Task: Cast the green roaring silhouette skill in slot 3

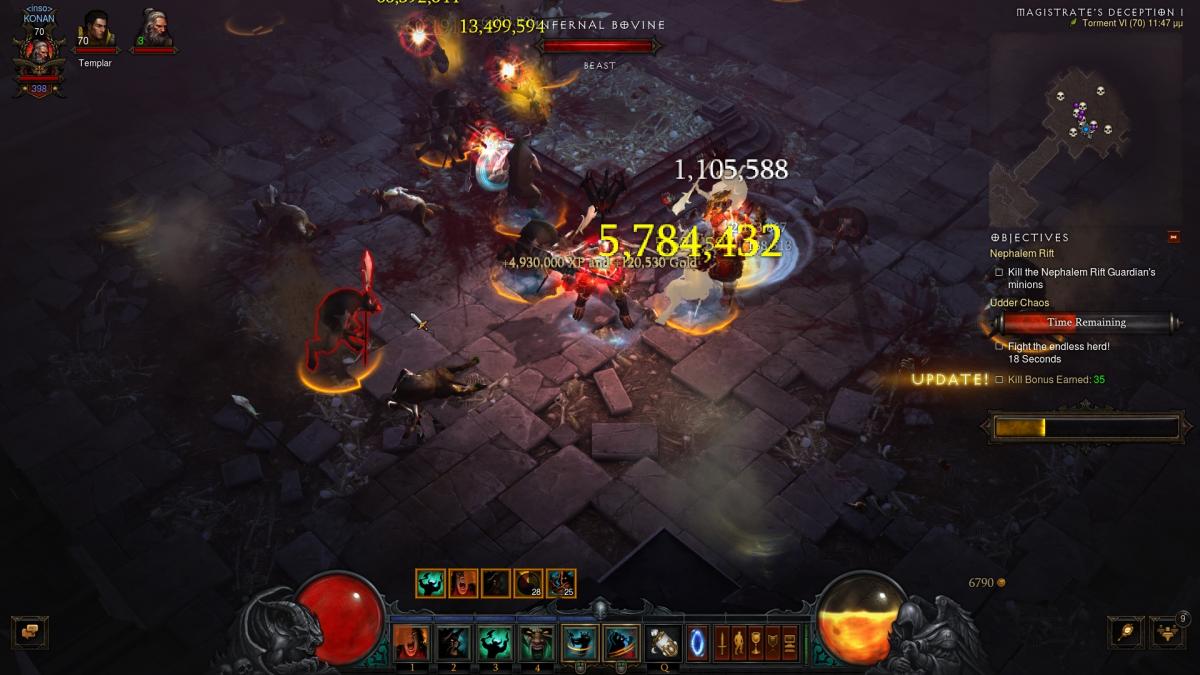Action: [x=495, y=642]
